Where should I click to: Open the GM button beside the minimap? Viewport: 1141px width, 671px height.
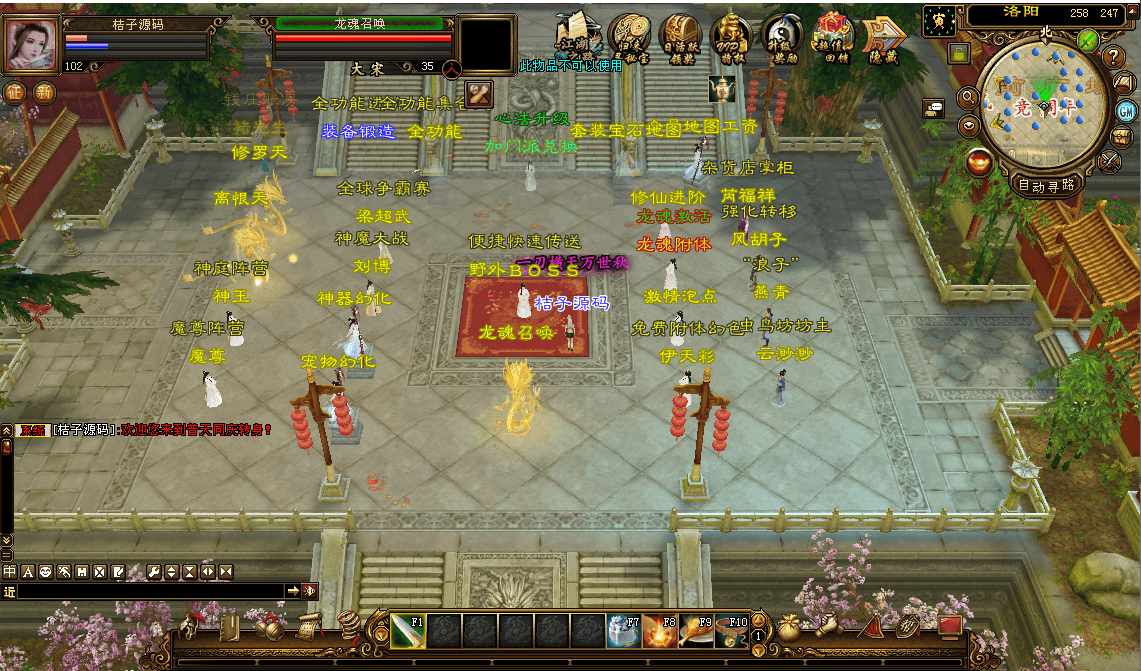coord(1126,110)
